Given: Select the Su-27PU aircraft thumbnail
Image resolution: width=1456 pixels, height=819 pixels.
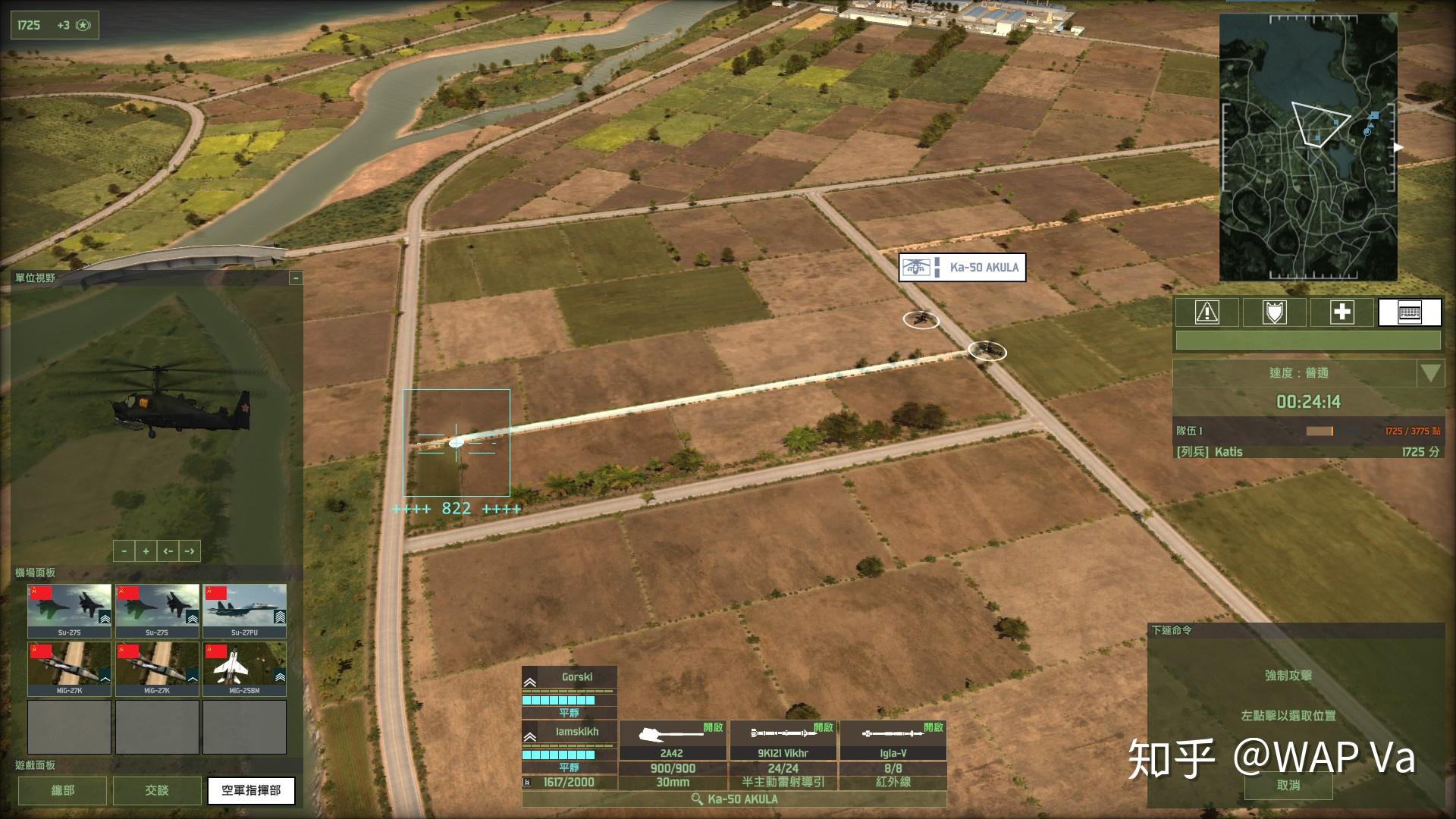Looking at the screenshot, I should point(243,607).
